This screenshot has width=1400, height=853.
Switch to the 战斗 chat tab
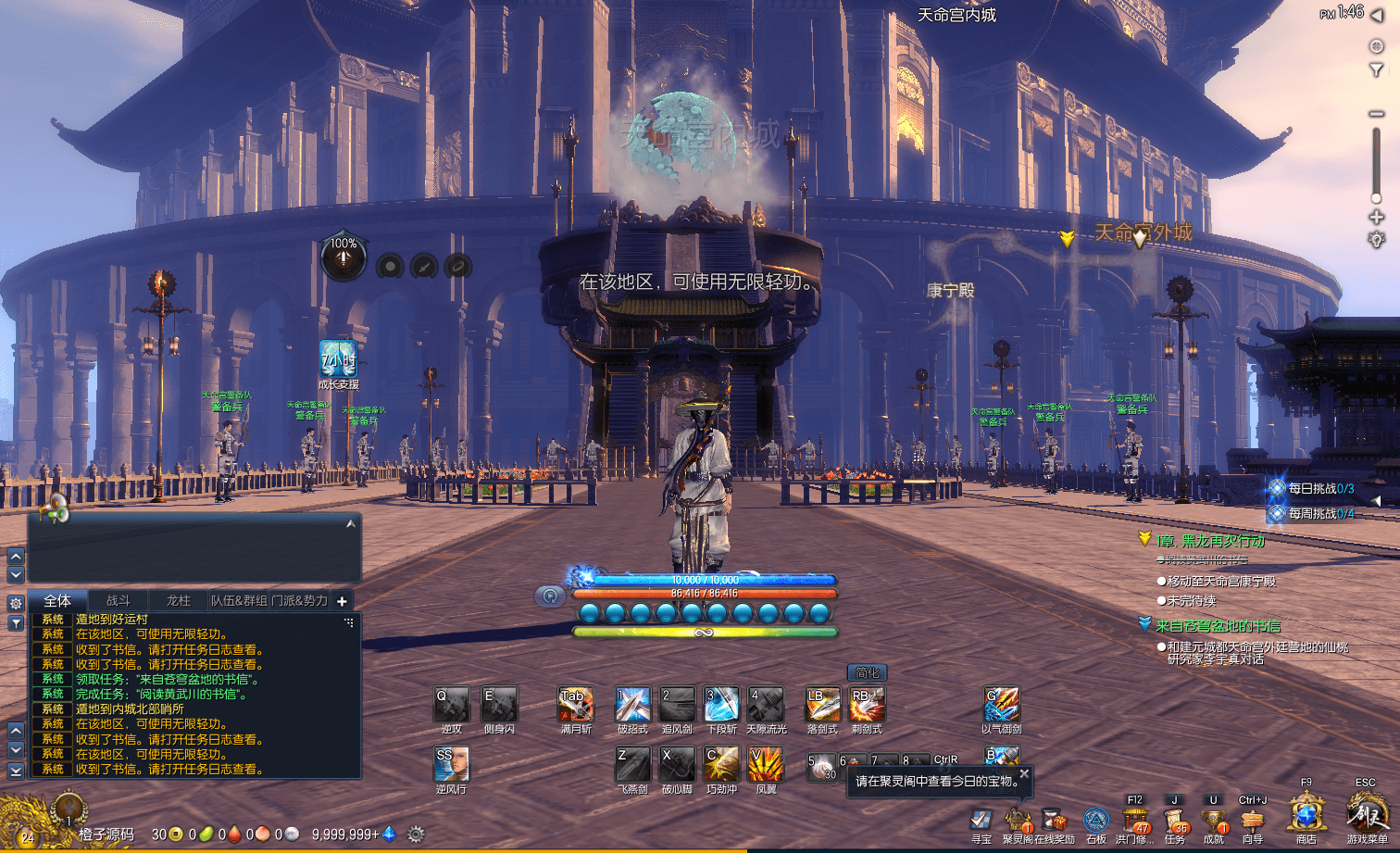click(x=119, y=601)
